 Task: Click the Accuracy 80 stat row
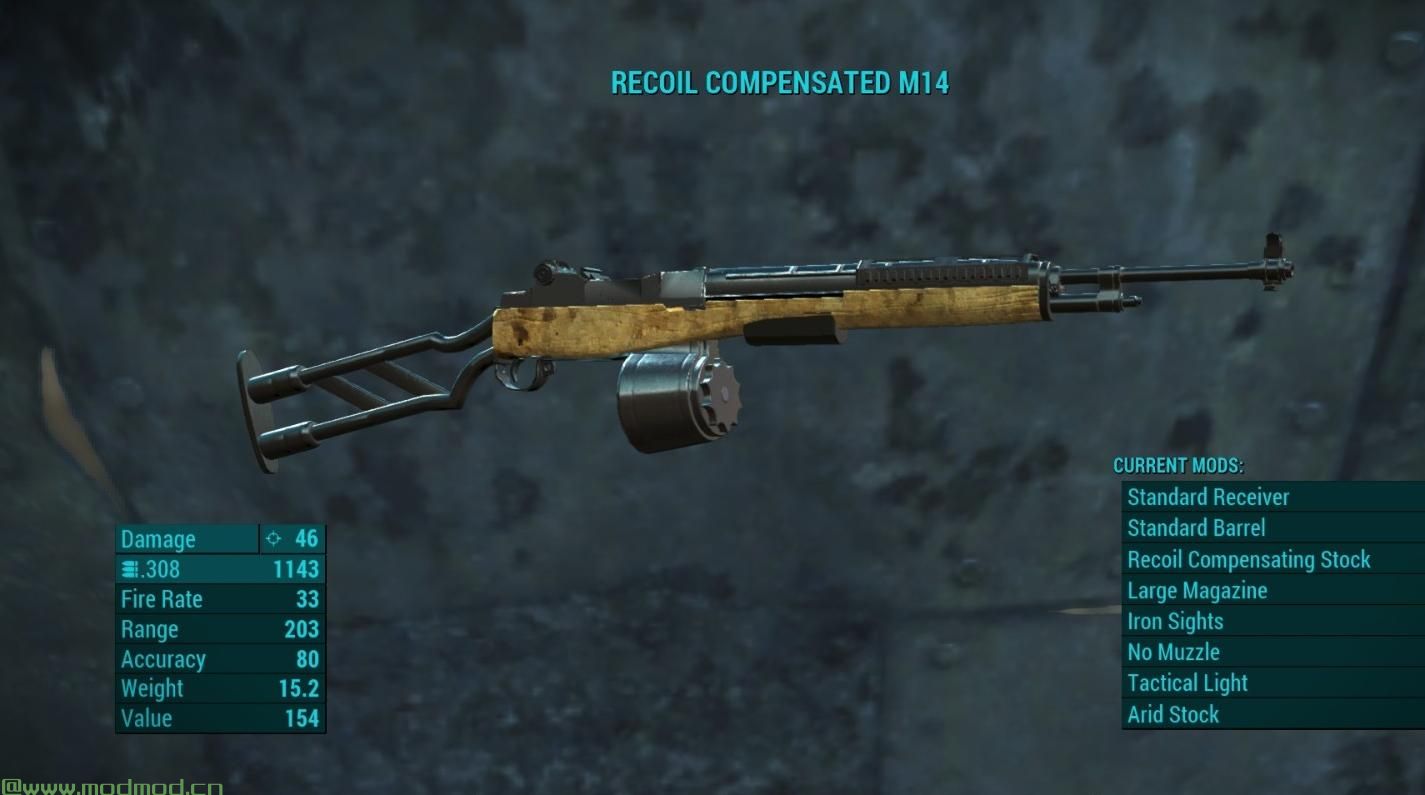point(218,659)
